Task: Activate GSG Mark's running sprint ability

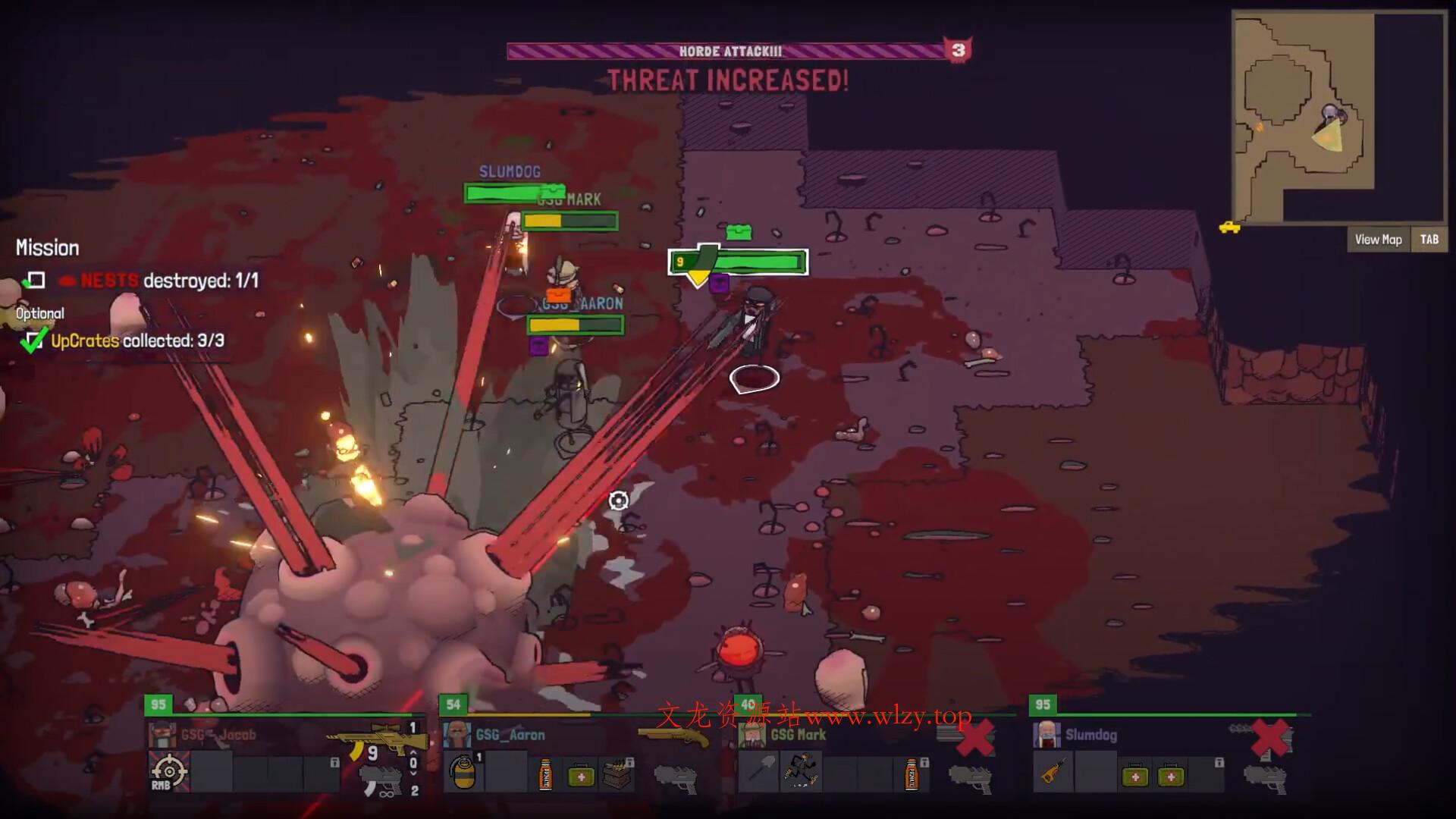Action: pyautogui.click(x=799, y=772)
